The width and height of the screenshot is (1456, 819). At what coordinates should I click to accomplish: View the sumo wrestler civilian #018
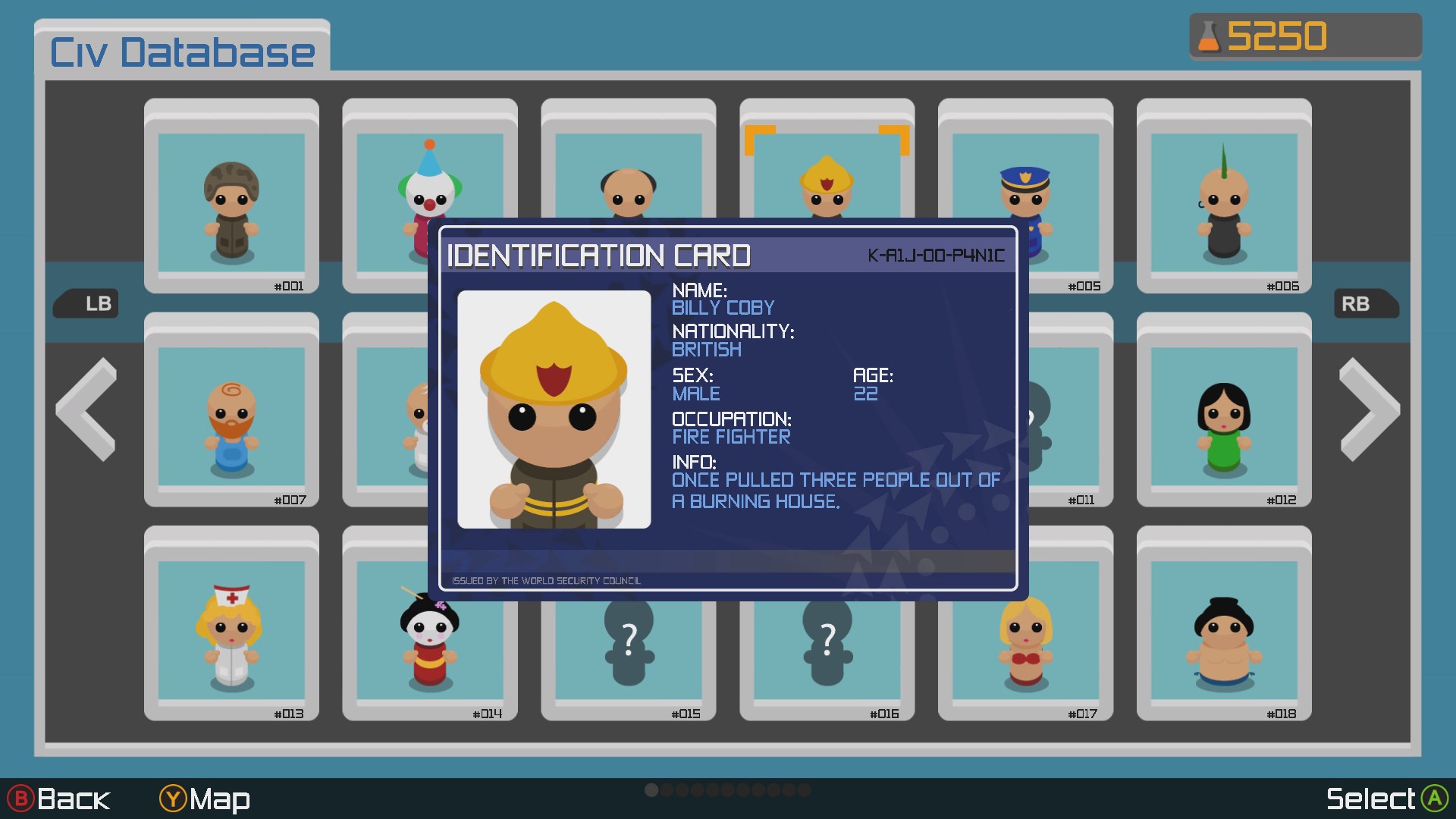pyautogui.click(x=1224, y=637)
